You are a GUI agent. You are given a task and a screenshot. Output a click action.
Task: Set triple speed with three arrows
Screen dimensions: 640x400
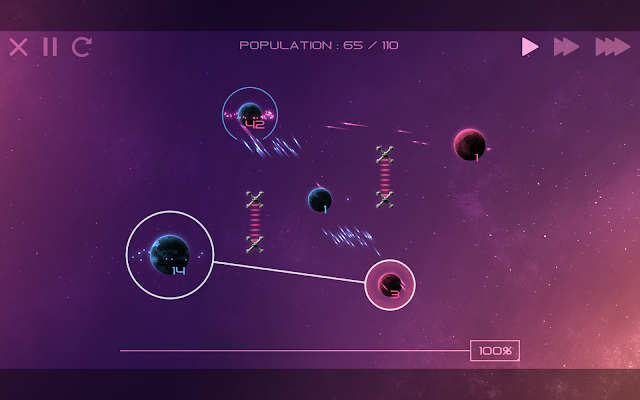612,46
